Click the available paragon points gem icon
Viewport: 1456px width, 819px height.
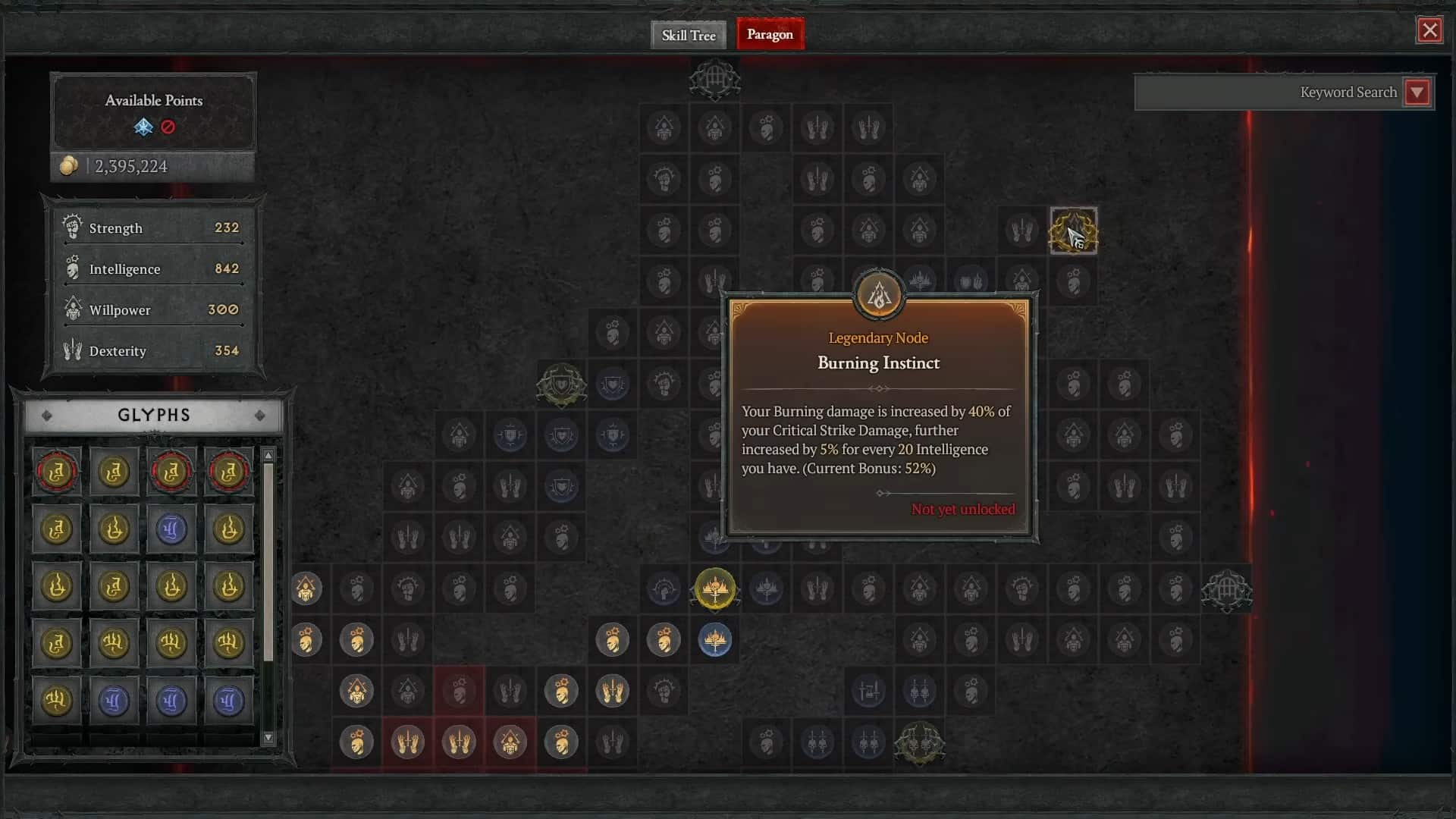click(143, 127)
